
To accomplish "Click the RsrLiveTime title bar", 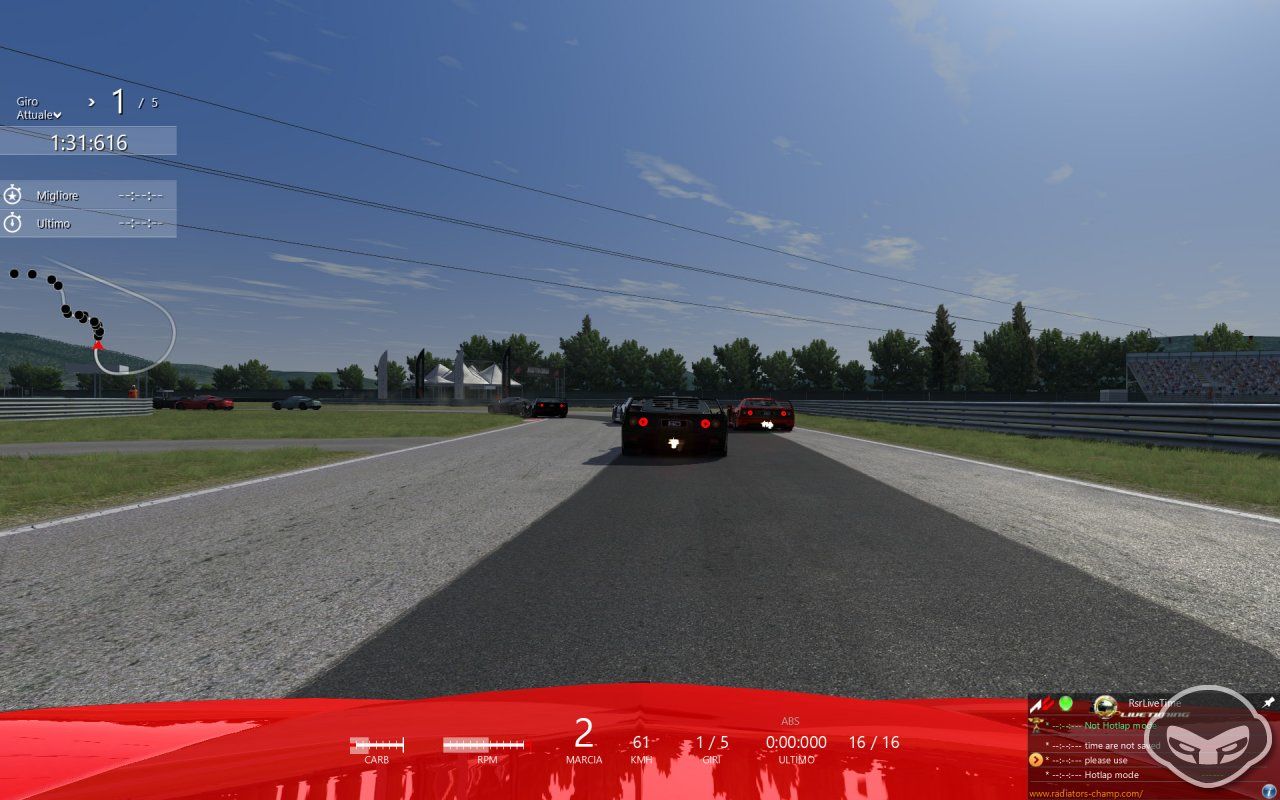I will point(1154,702).
